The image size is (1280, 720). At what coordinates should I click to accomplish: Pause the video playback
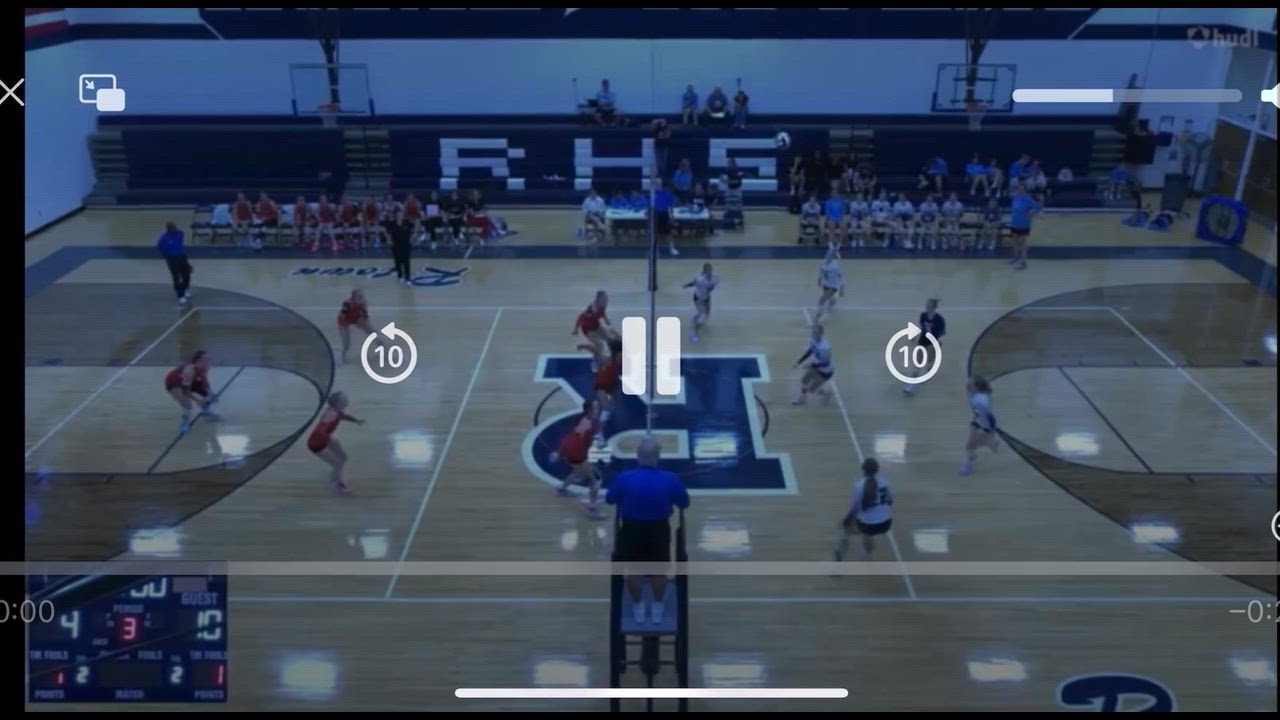coord(651,356)
